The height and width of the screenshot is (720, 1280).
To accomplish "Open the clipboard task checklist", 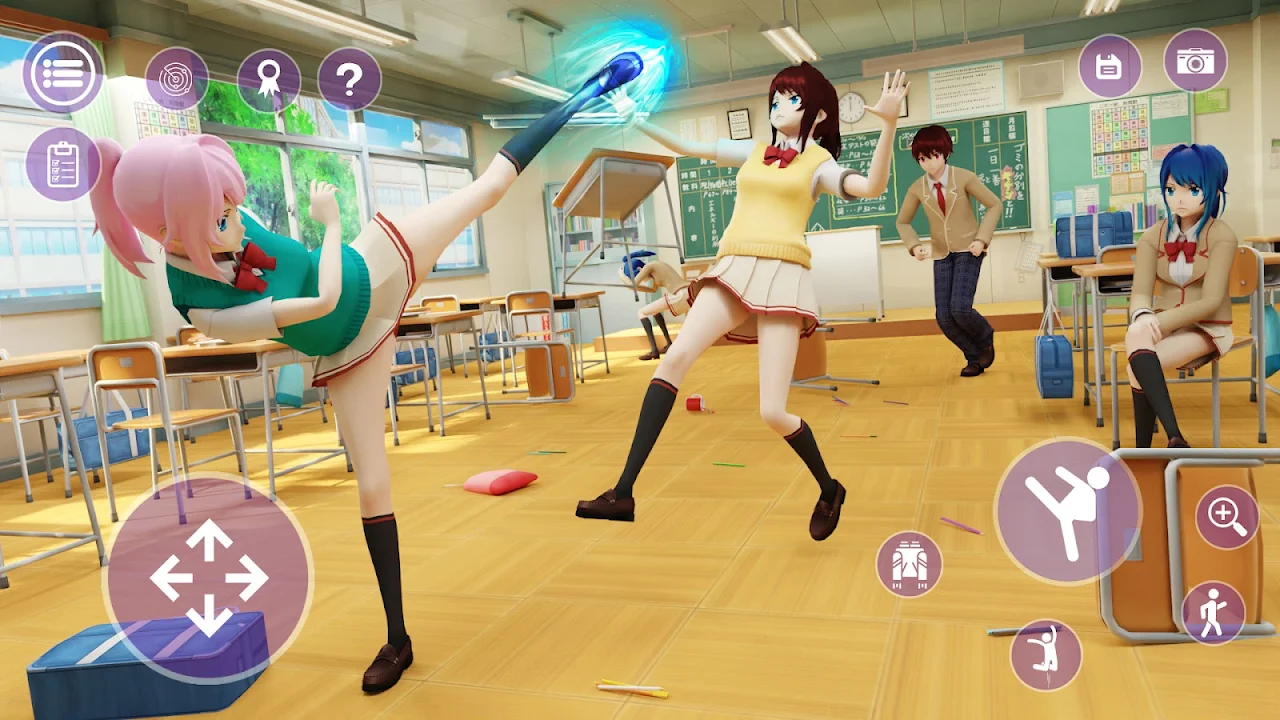I will tap(63, 163).
